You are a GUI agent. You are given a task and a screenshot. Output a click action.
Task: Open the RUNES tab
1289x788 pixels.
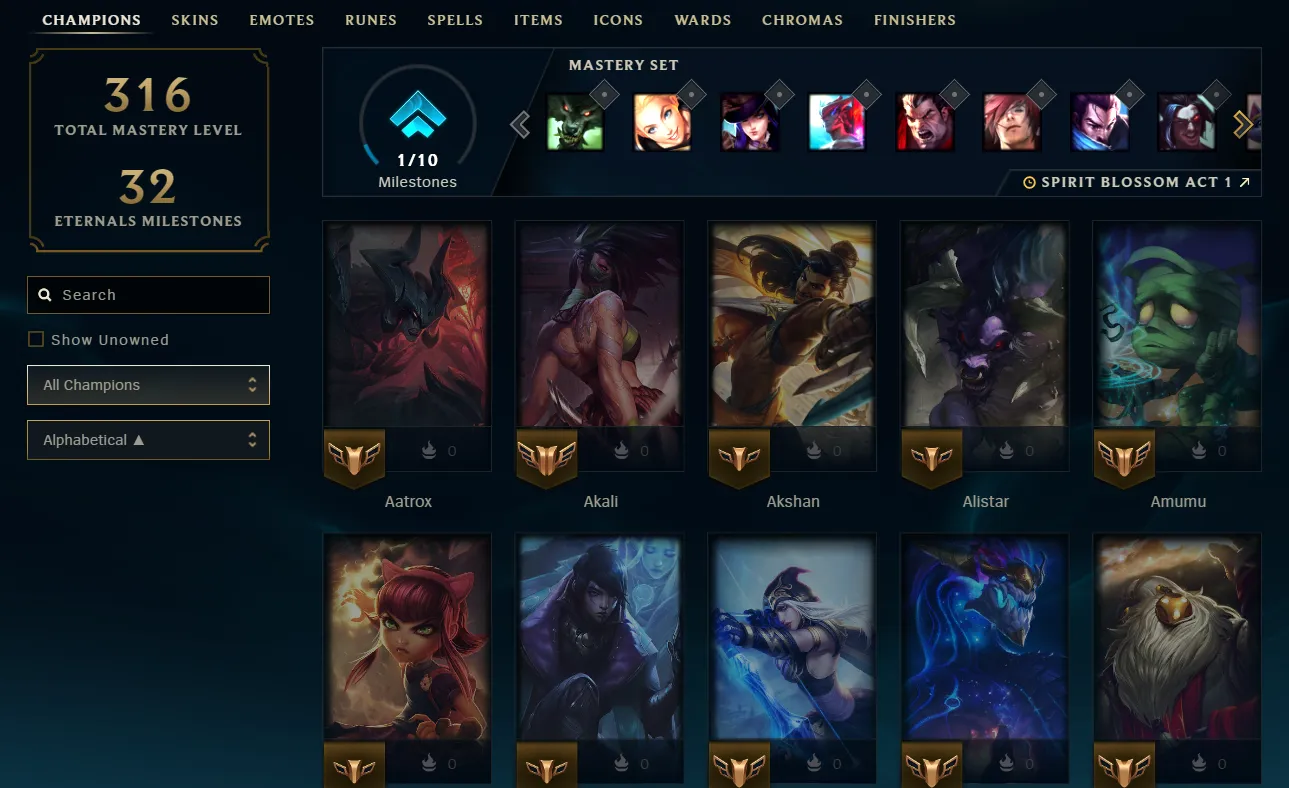click(371, 19)
